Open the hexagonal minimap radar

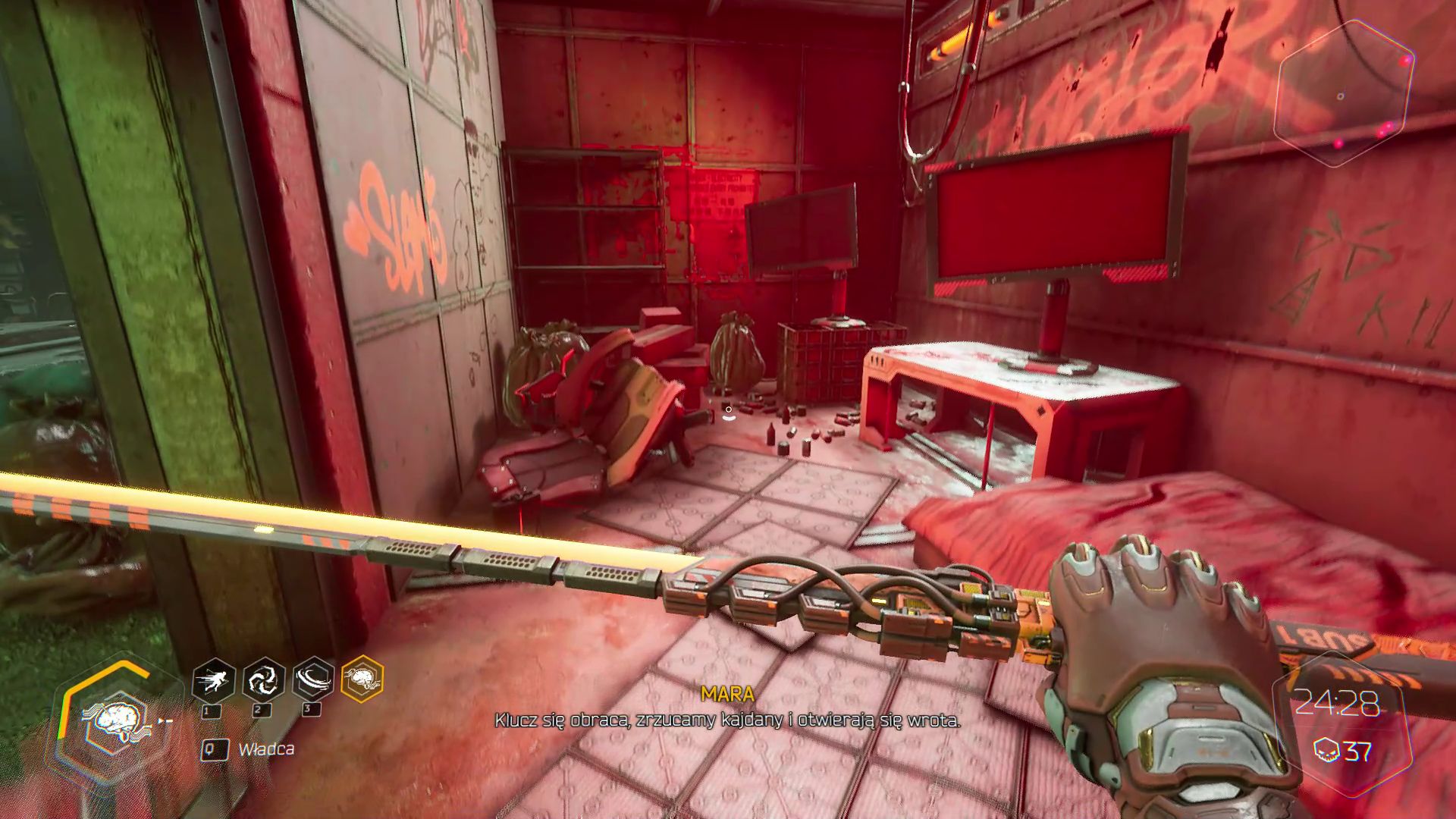[x=1345, y=93]
